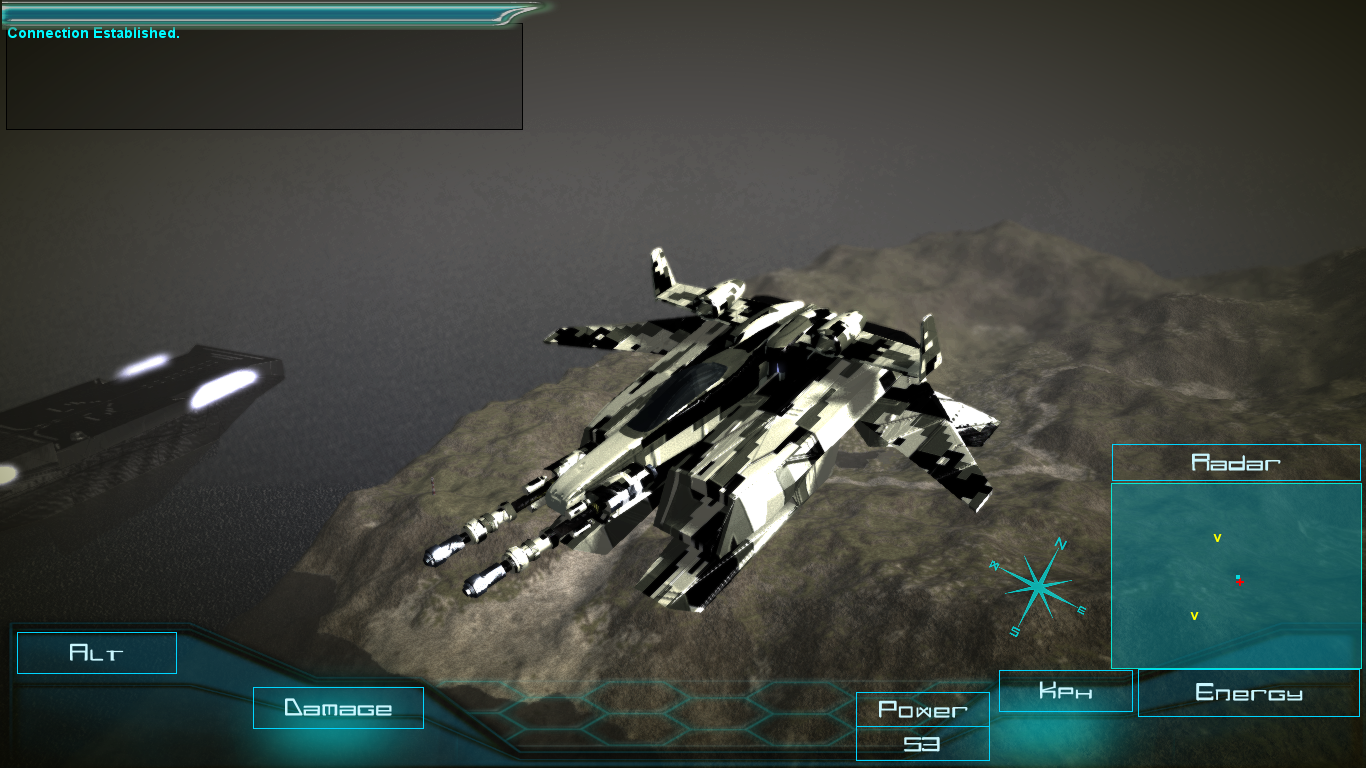Screen dimensions: 1366x768
Task: Select the upper yellow V contact on the radar
Action: (x=1217, y=537)
